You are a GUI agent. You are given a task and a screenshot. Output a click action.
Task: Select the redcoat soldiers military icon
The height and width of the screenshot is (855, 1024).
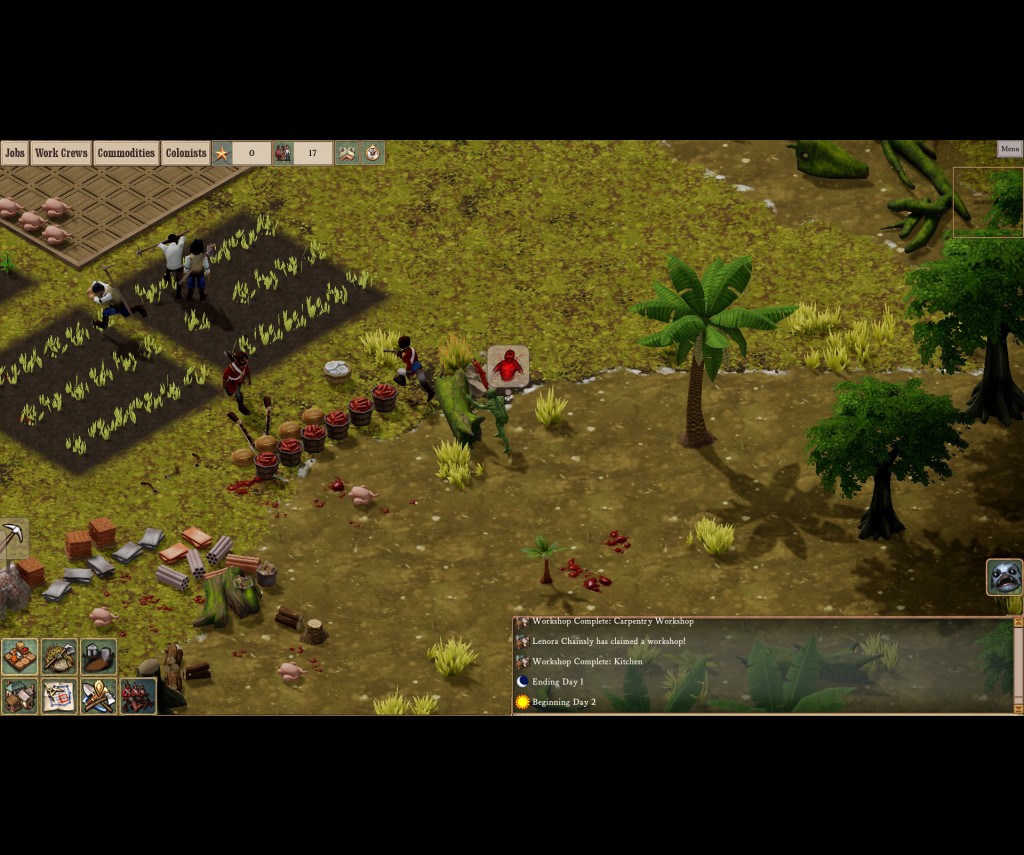[138, 696]
